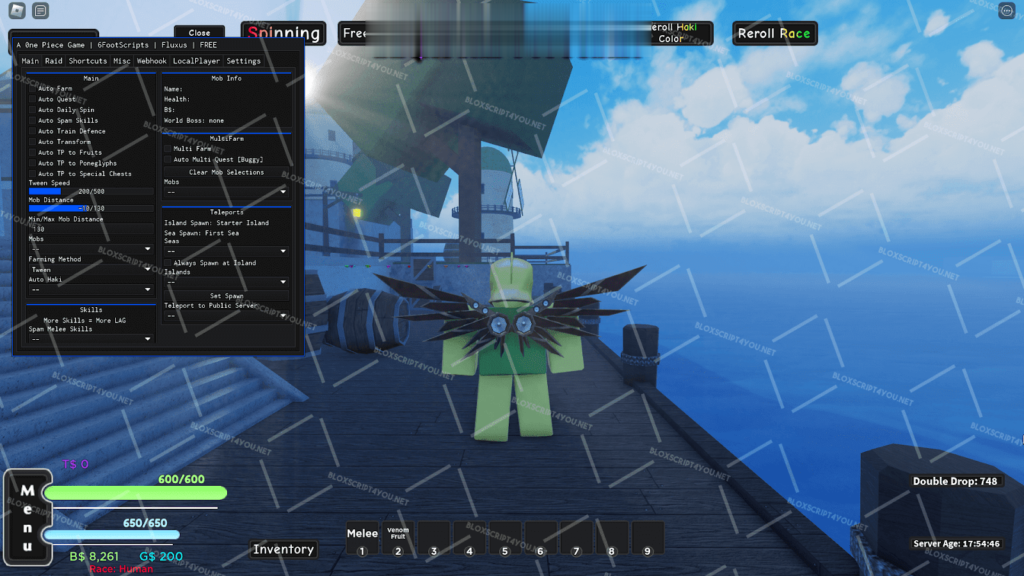This screenshot has height=576, width=1024.
Task: Switch to the Webhook tab
Action: tap(152, 61)
